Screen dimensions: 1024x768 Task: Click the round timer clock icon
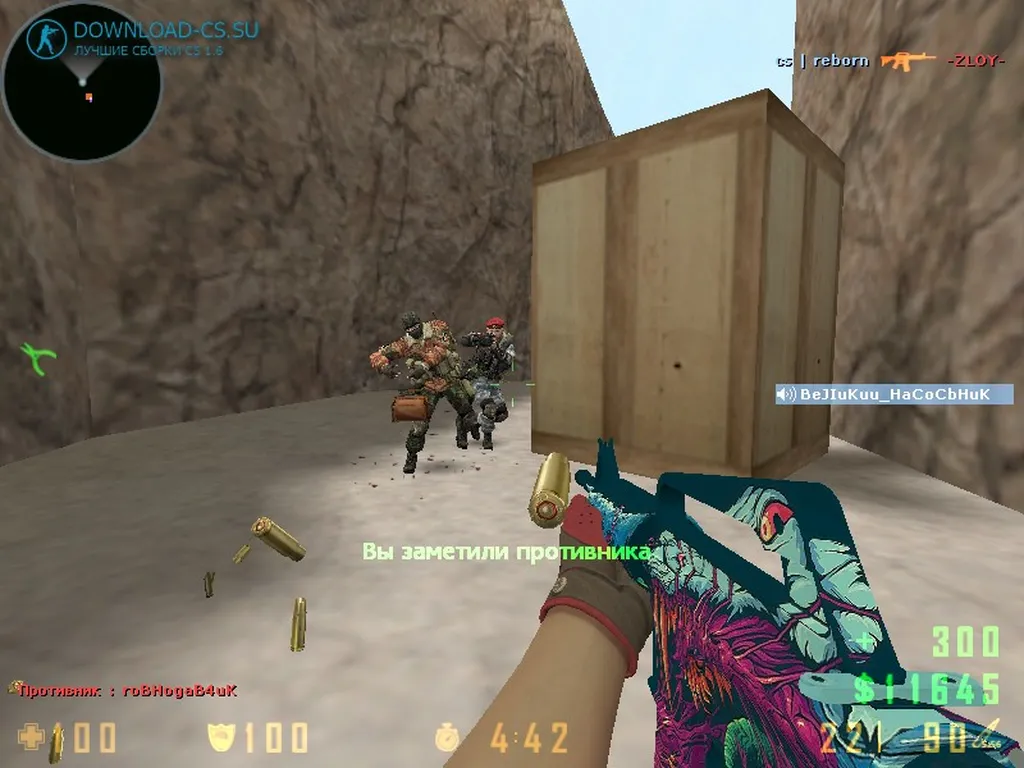[447, 739]
